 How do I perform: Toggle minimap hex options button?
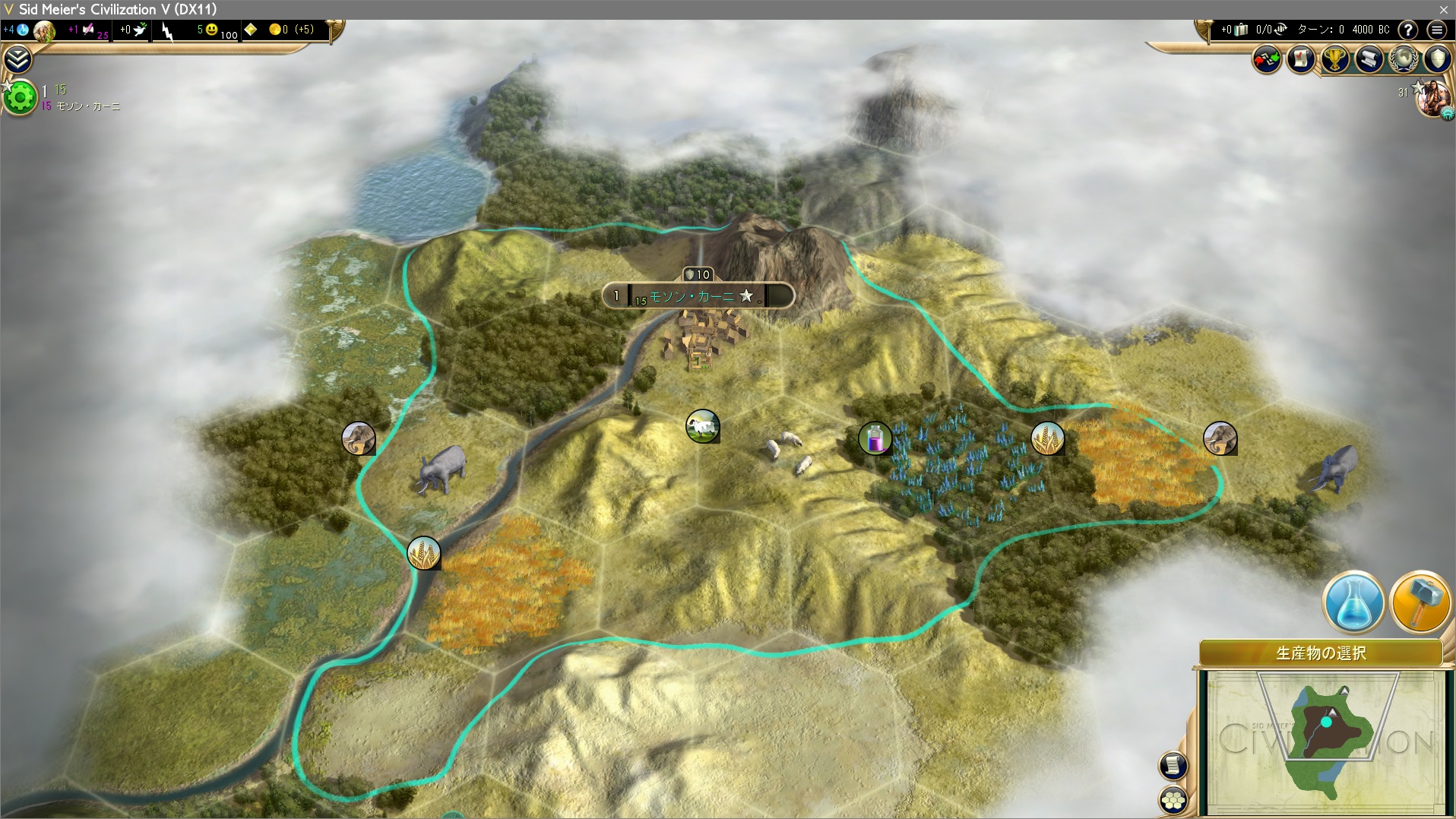[x=1173, y=799]
